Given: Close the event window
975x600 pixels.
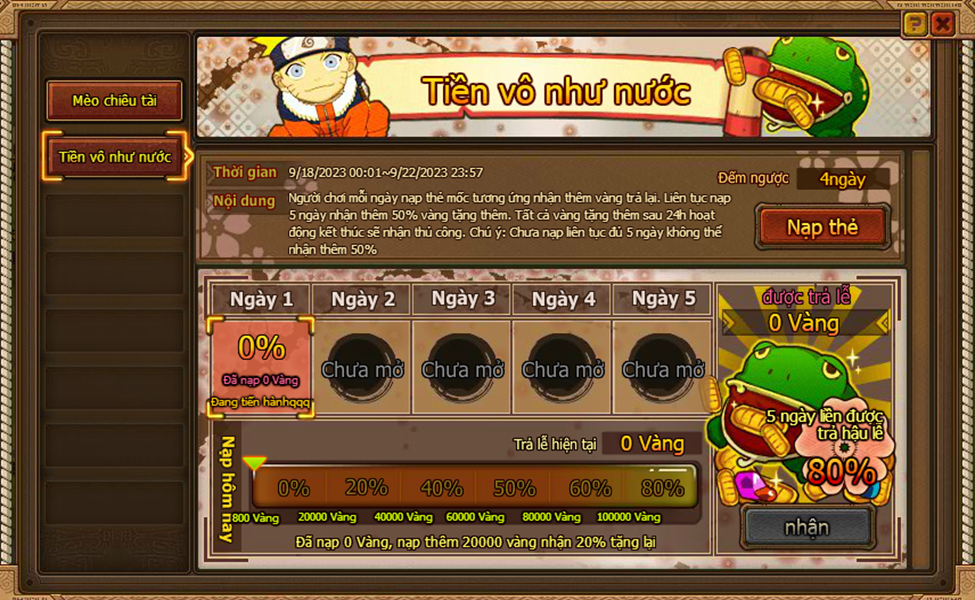Looking at the screenshot, I should coord(942,25).
